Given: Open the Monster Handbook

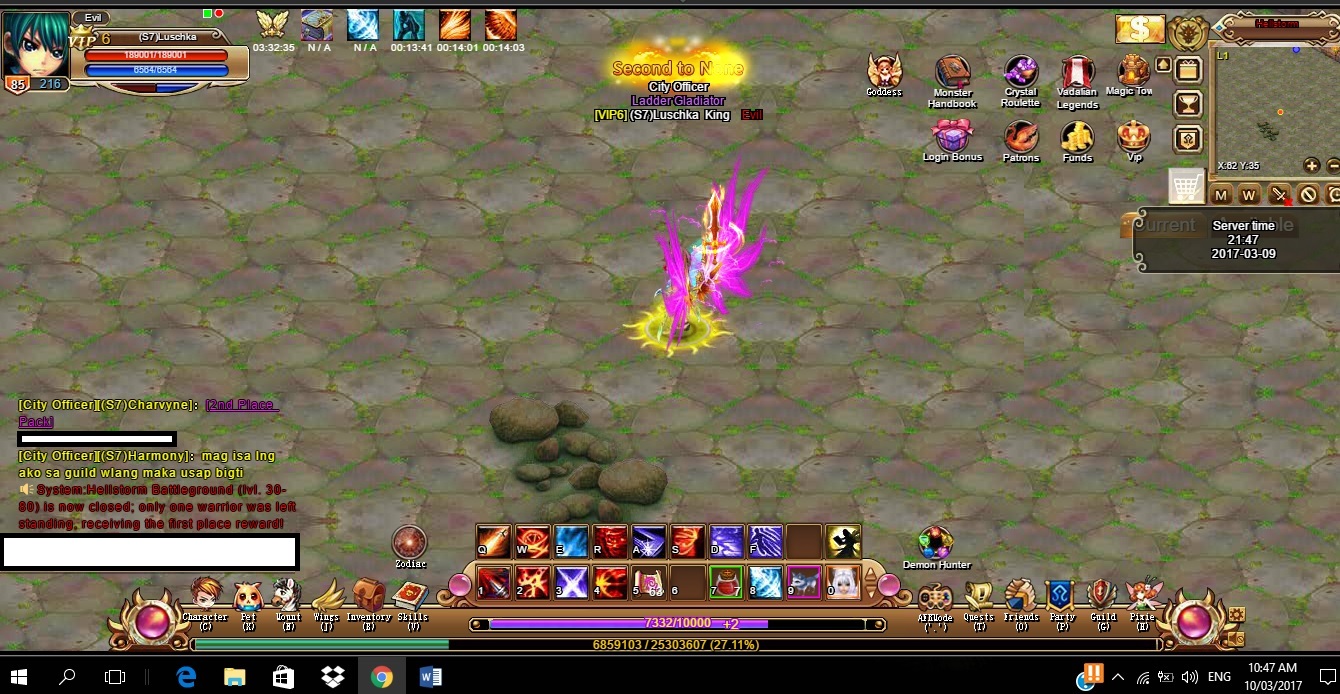Looking at the screenshot, I should pos(952,74).
